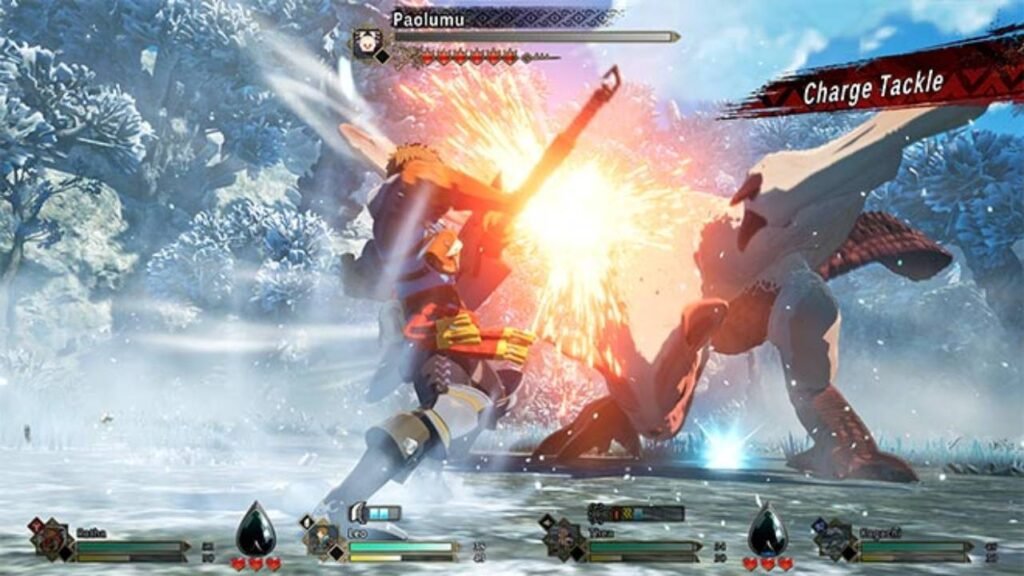Select the party portrait with the blue badge
The height and width of the screenshot is (576, 1024).
pyautogui.click(x=834, y=540)
